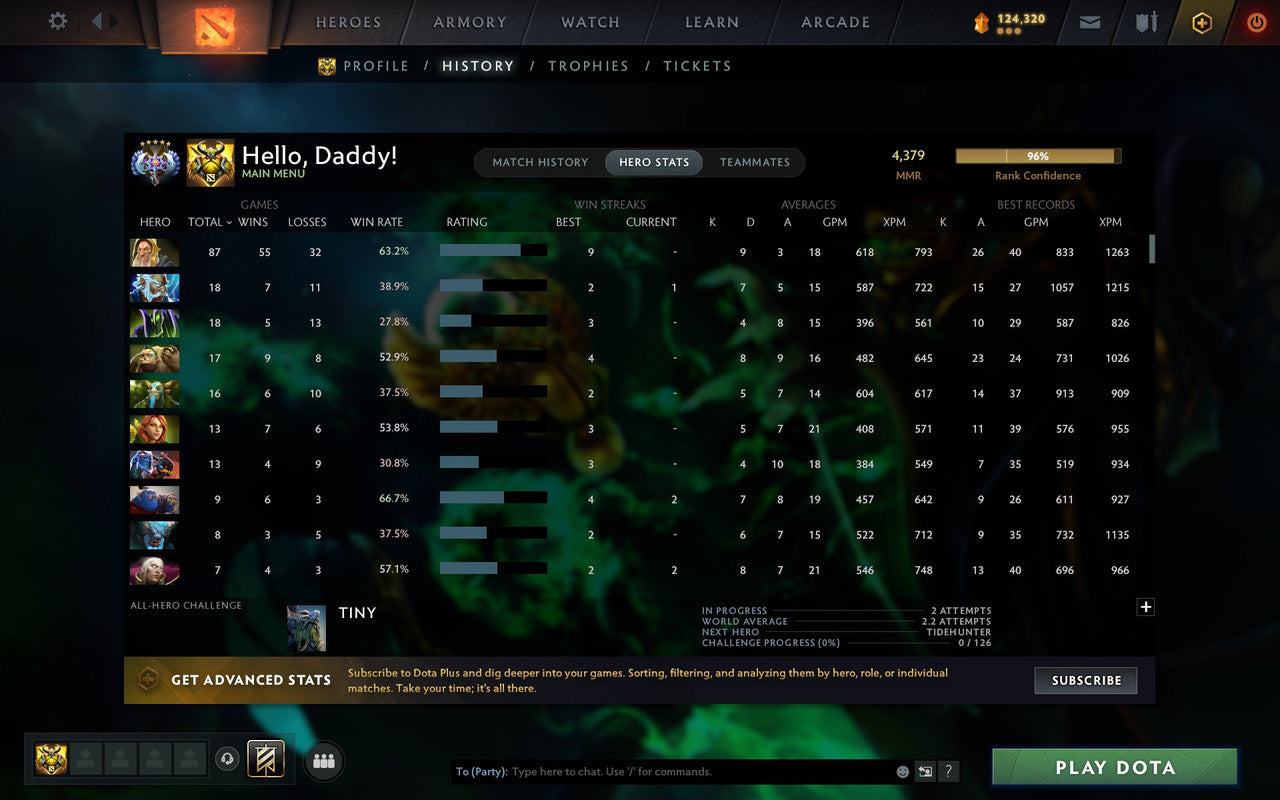Viewport: 1280px width, 800px height.
Task: Click the Rank Confidence progress bar
Action: coord(1038,156)
